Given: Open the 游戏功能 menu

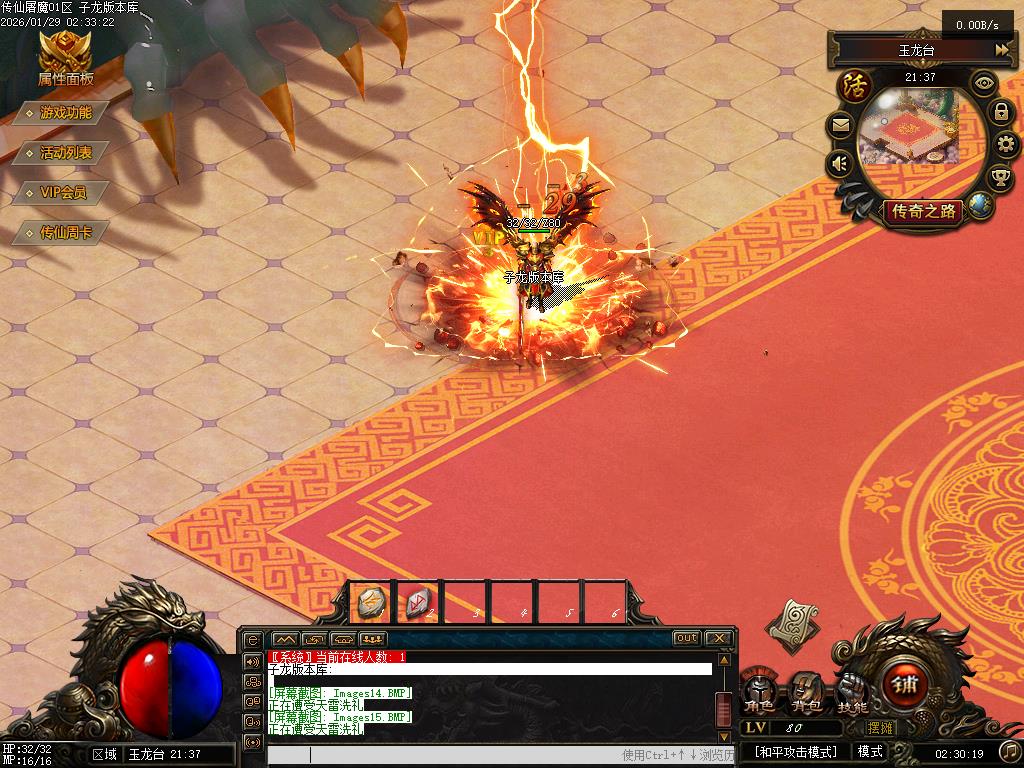Looking at the screenshot, I should click(65, 113).
